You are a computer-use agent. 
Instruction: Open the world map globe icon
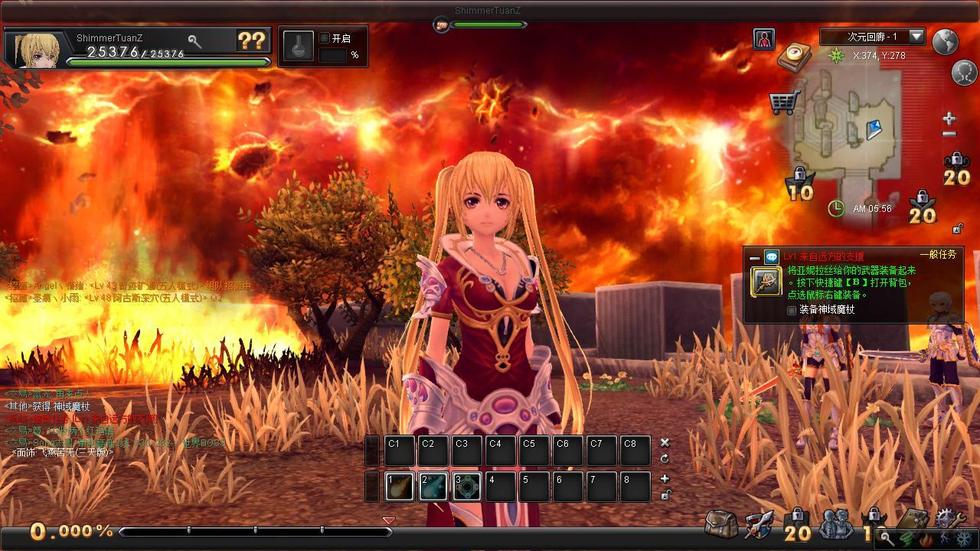coord(945,41)
